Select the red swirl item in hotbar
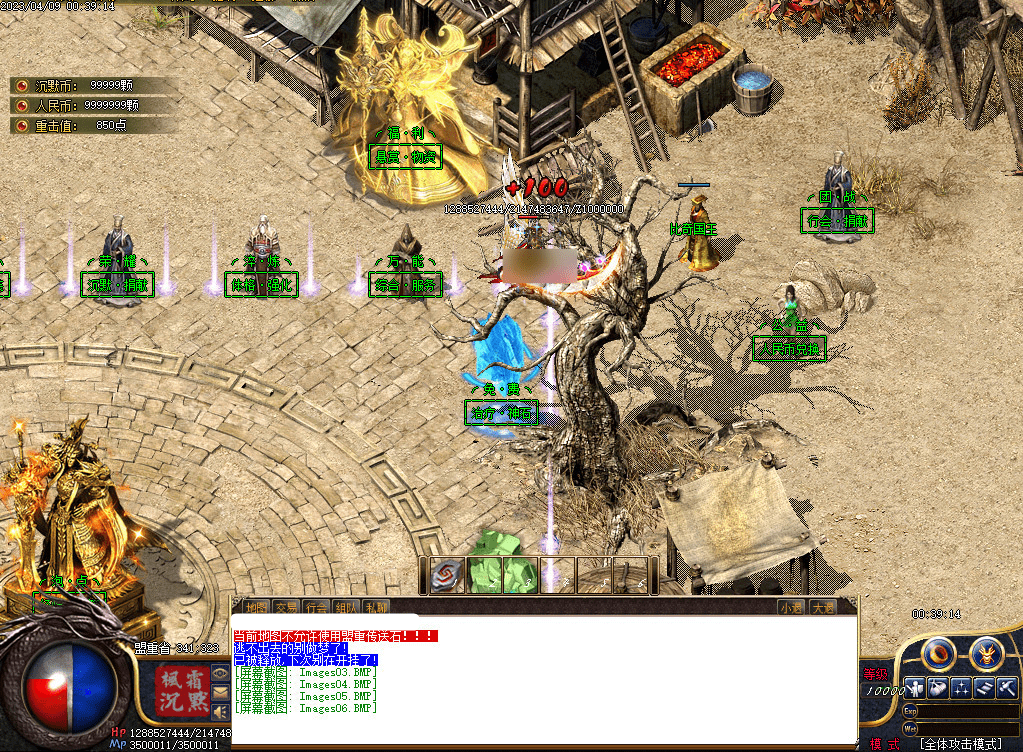This screenshot has width=1023, height=752. [448, 575]
